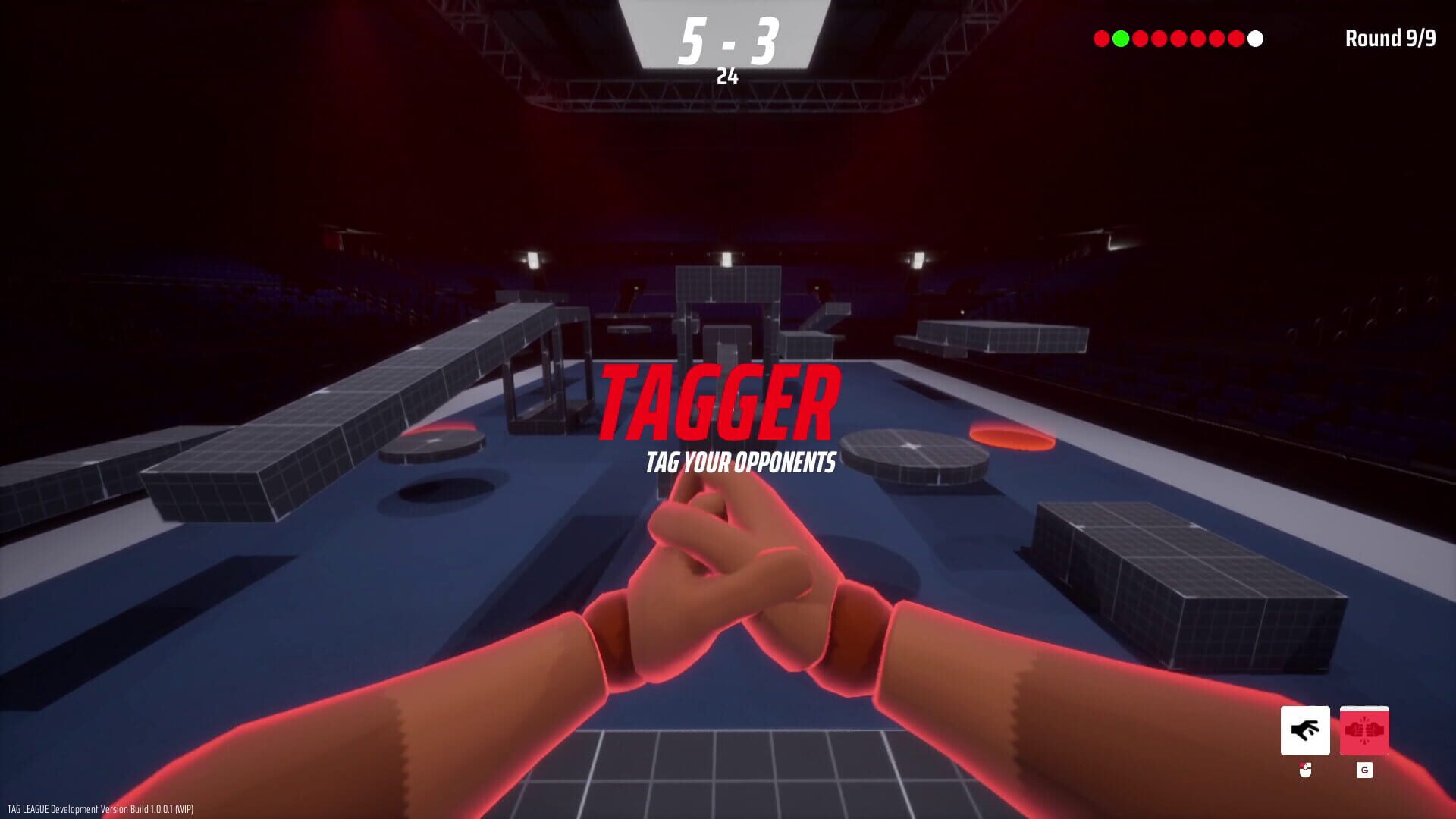This screenshot has height=819, width=1456.
Task: Click the third red round indicator dot
Action: click(x=1158, y=38)
